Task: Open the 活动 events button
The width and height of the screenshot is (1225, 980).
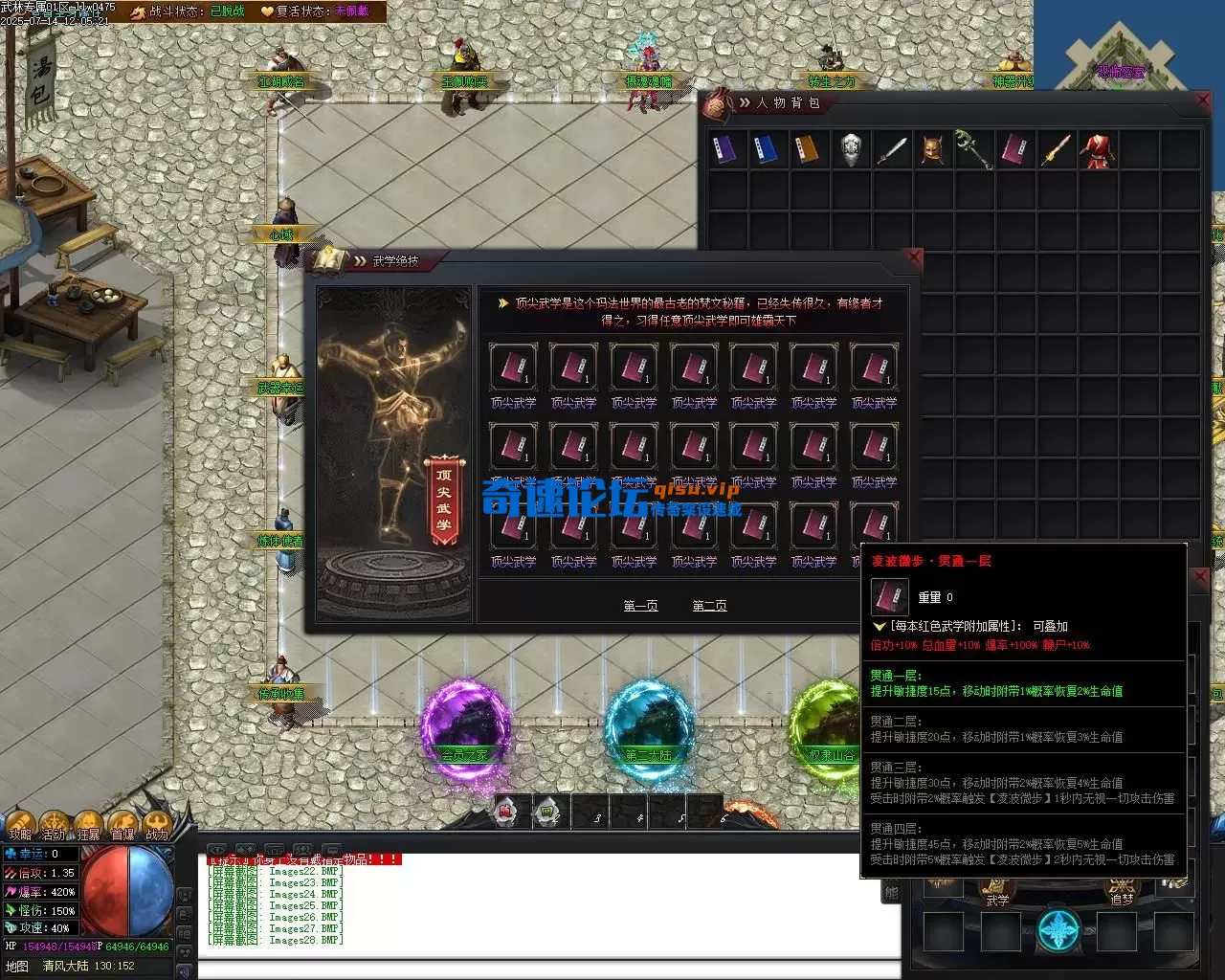Action: click(x=54, y=826)
